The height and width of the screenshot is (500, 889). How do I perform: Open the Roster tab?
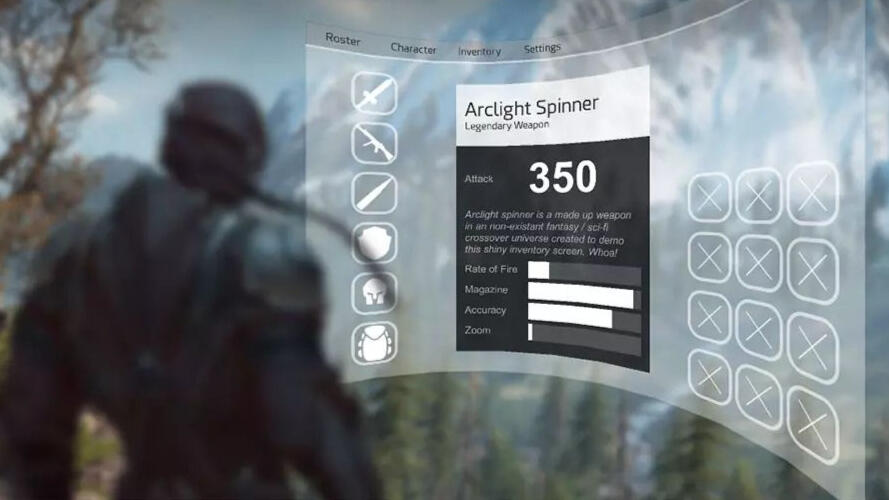click(x=342, y=39)
